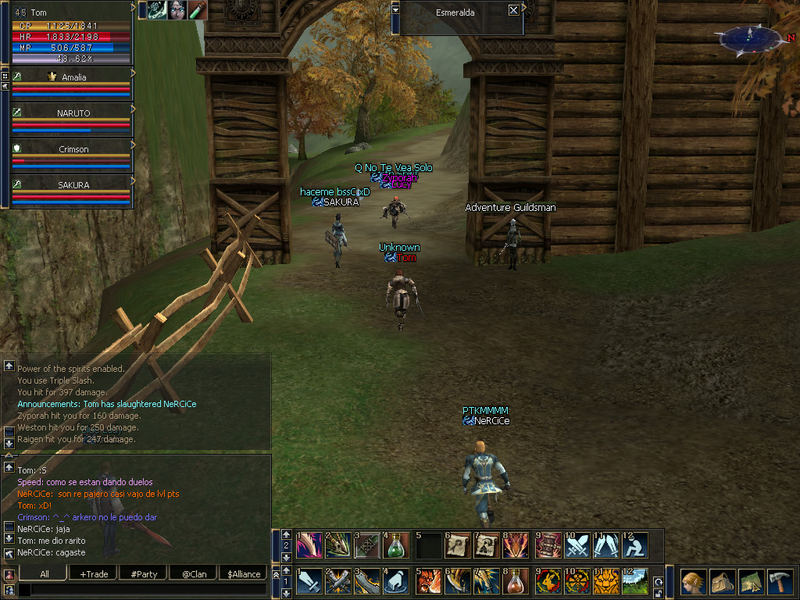Screen dimensions: 800x600
Task: Open the character menu with the blonde head icon
Action: click(x=694, y=581)
